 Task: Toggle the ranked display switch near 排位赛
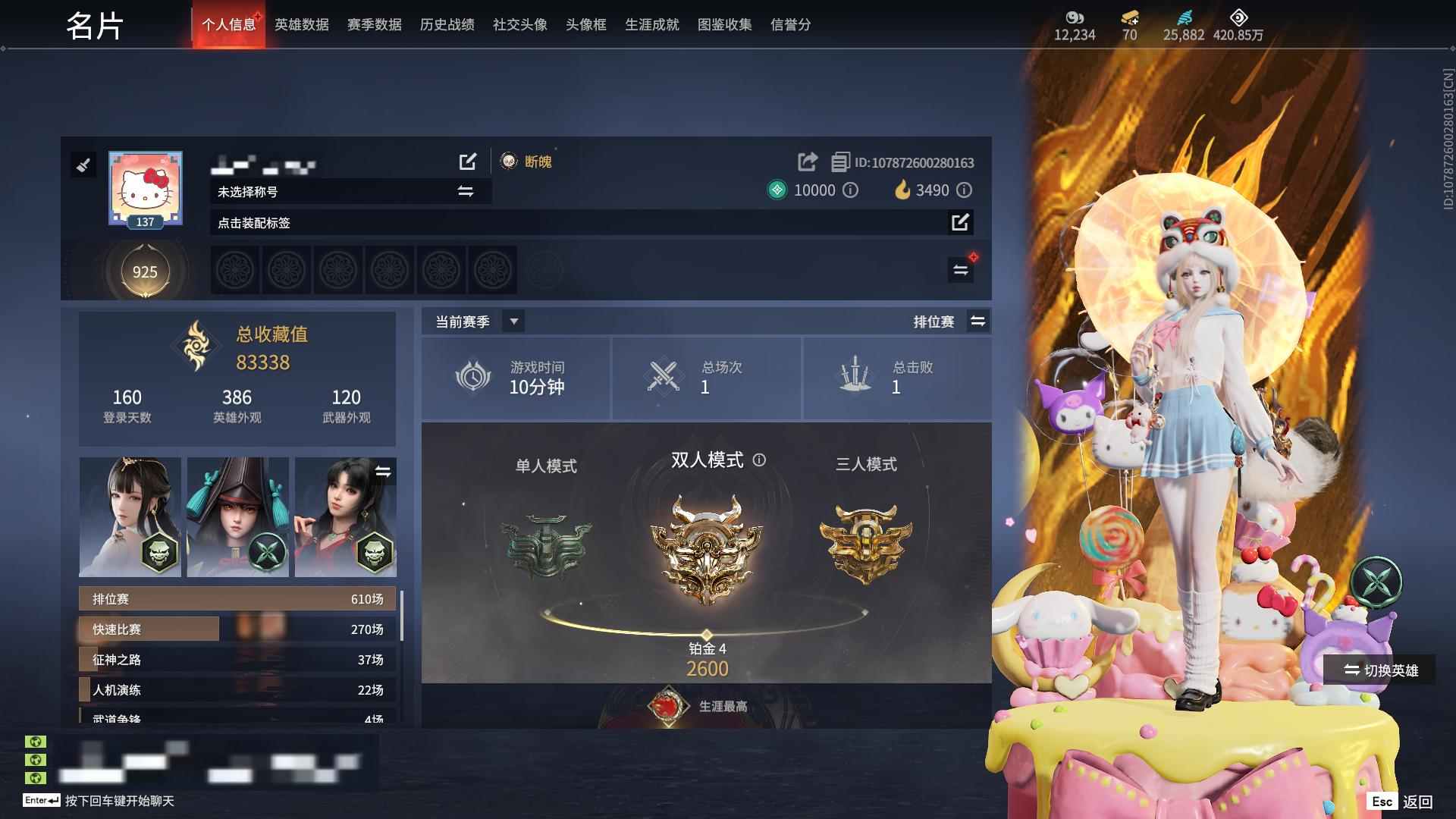978,321
